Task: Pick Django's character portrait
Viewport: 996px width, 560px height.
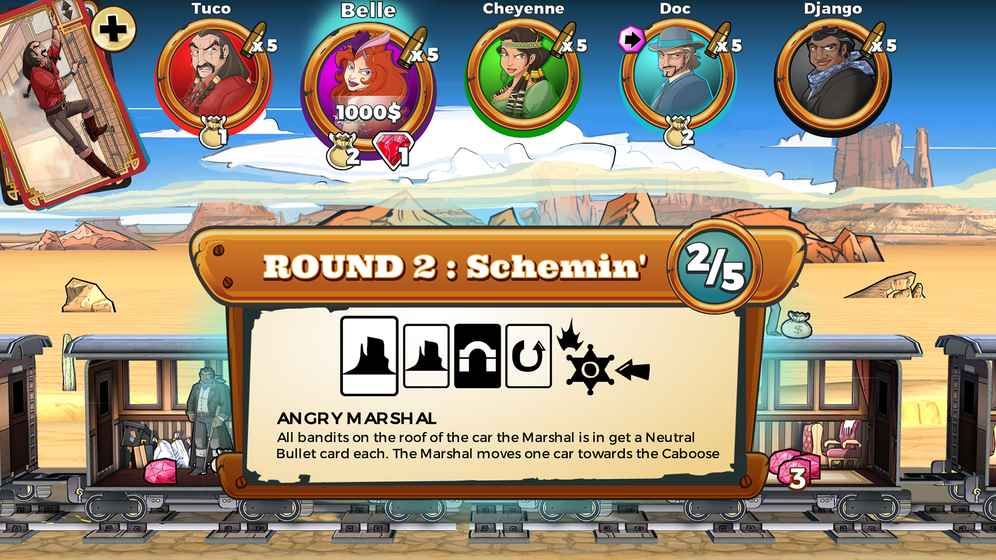Action: (x=832, y=75)
